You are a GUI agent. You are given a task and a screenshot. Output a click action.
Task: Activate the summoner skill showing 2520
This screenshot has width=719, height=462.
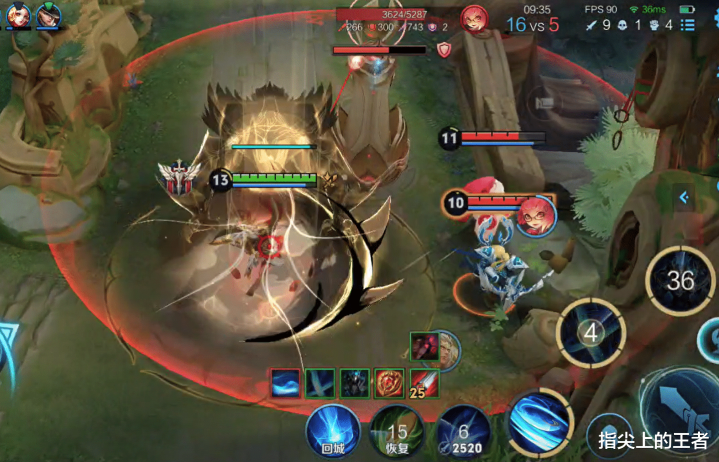click(x=462, y=430)
